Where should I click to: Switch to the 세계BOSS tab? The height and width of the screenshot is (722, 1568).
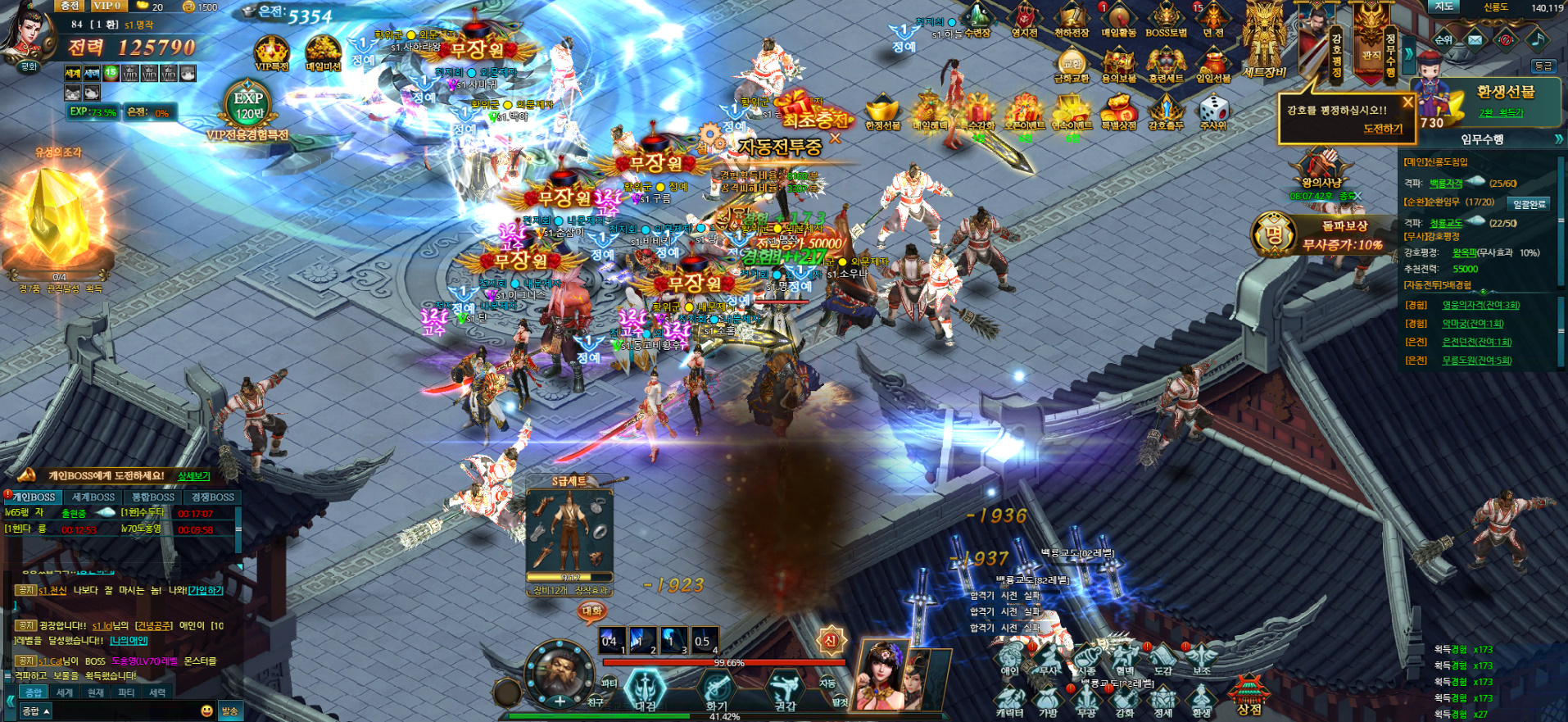click(x=93, y=497)
